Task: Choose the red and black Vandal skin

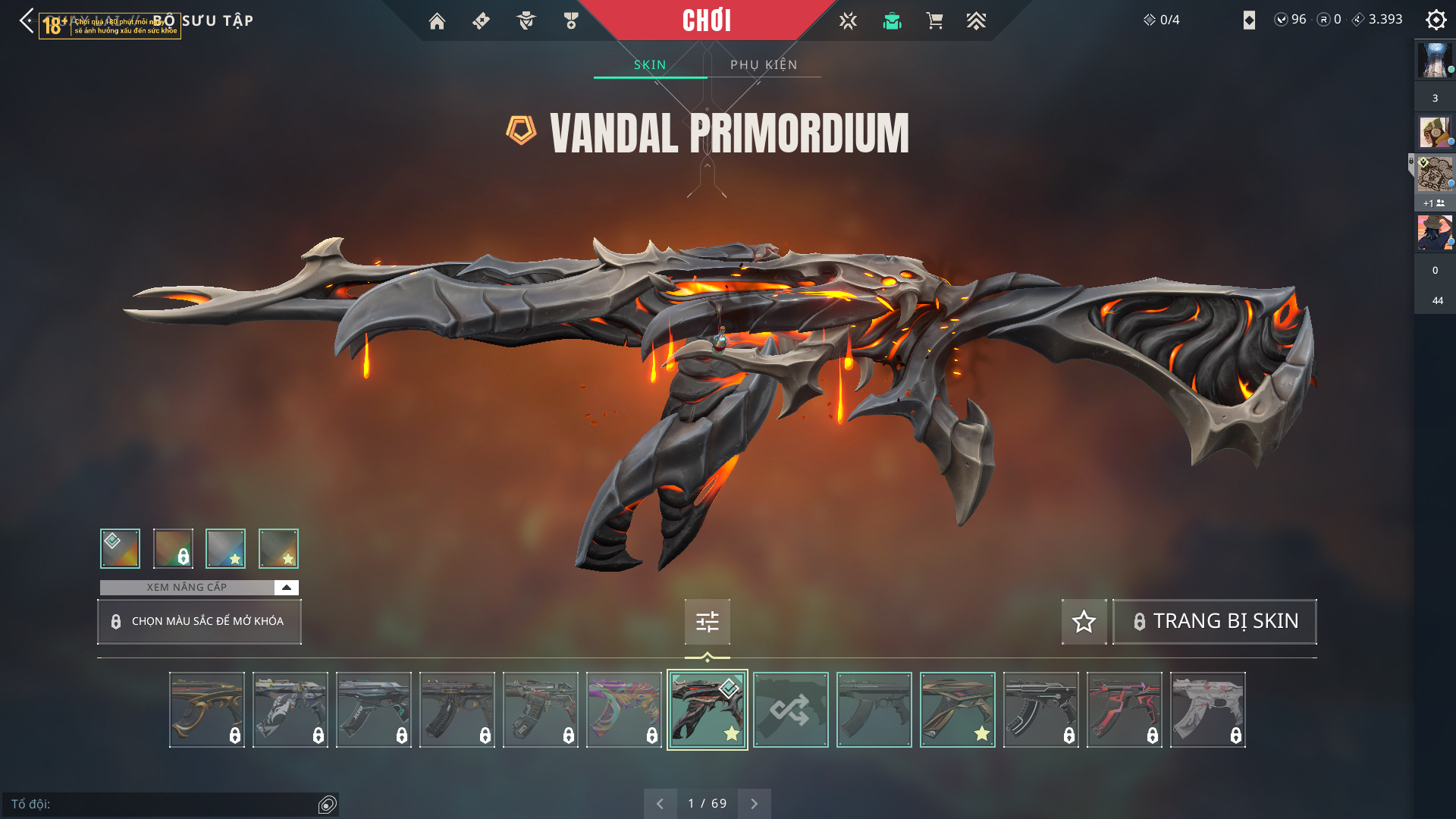Action: pyautogui.click(x=1125, y=710)
